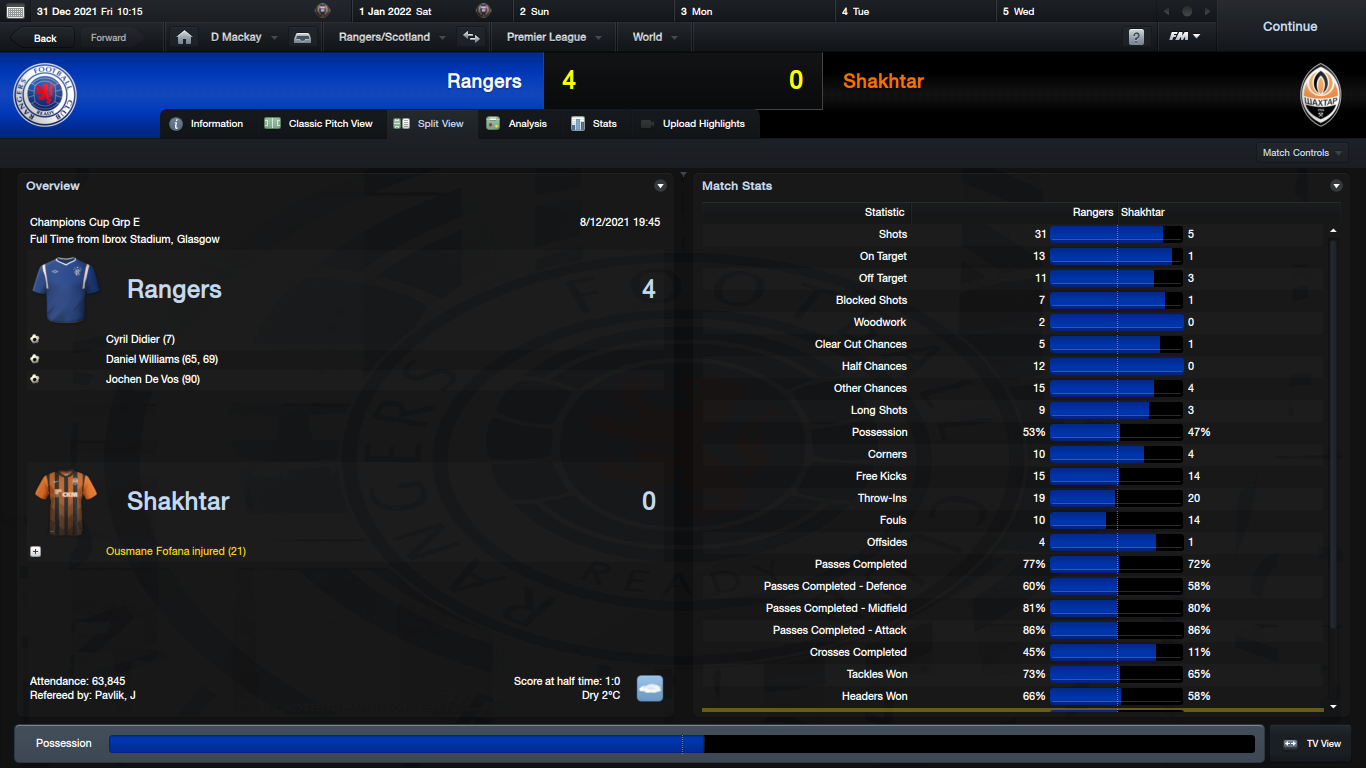Viewport: 1366px width, 768px height.
Task: Open the D Mackay manager menu
Action: (x=241, y=37)
